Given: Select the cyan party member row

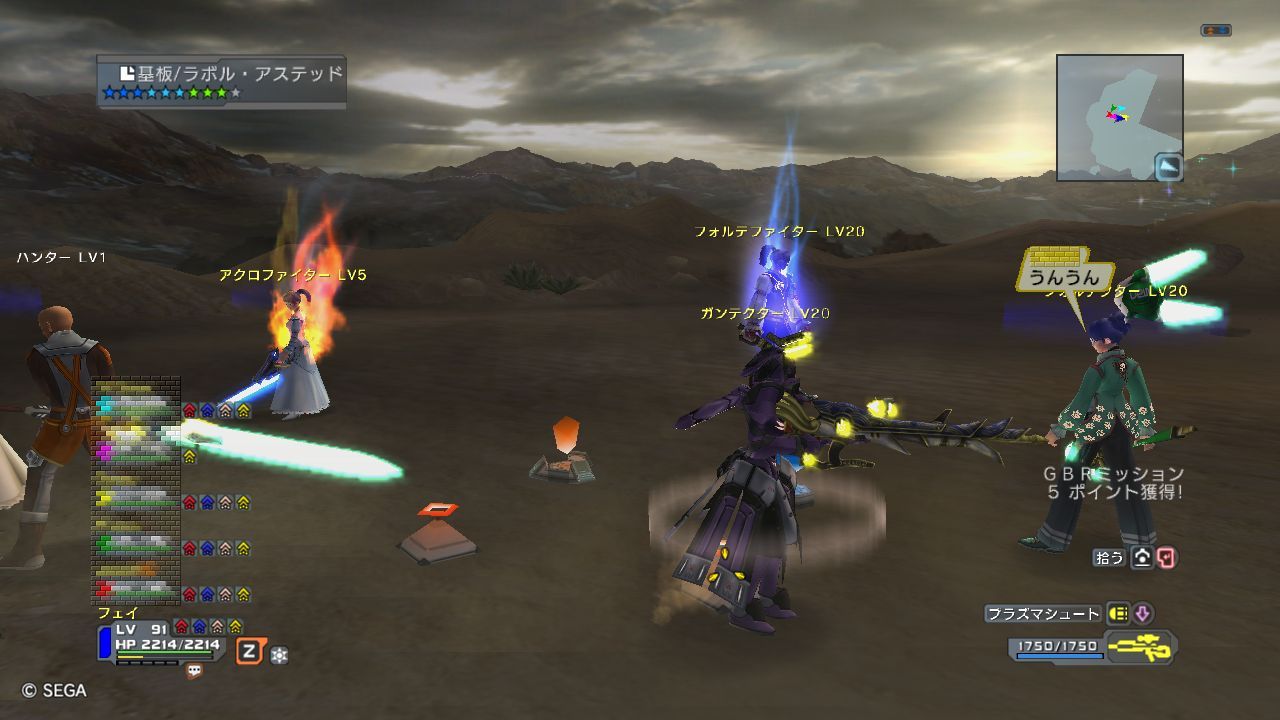Looking at the screenshot, I should (137, 406).
